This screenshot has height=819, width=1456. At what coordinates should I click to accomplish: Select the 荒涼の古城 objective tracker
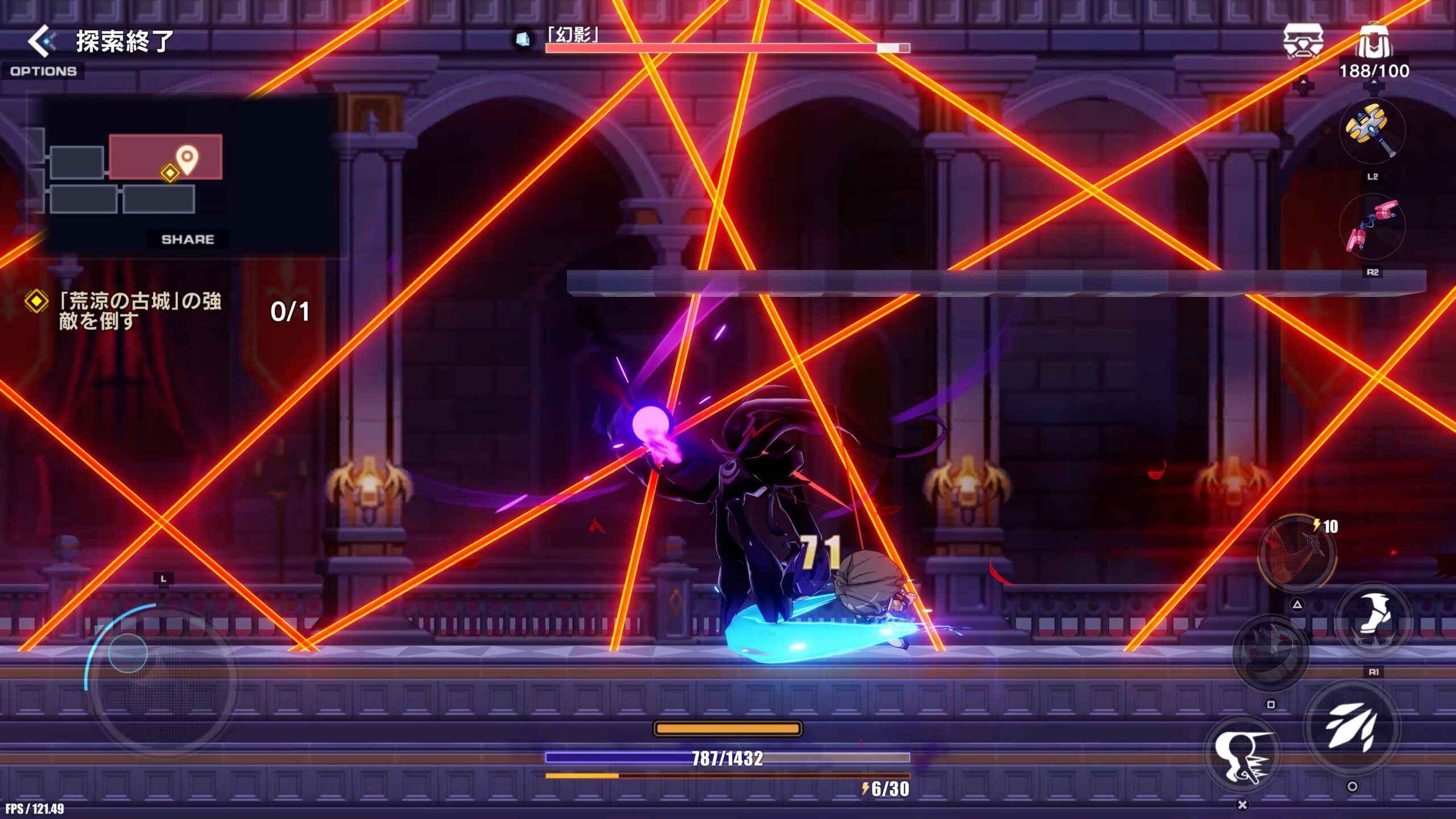(x=139, y=311)
